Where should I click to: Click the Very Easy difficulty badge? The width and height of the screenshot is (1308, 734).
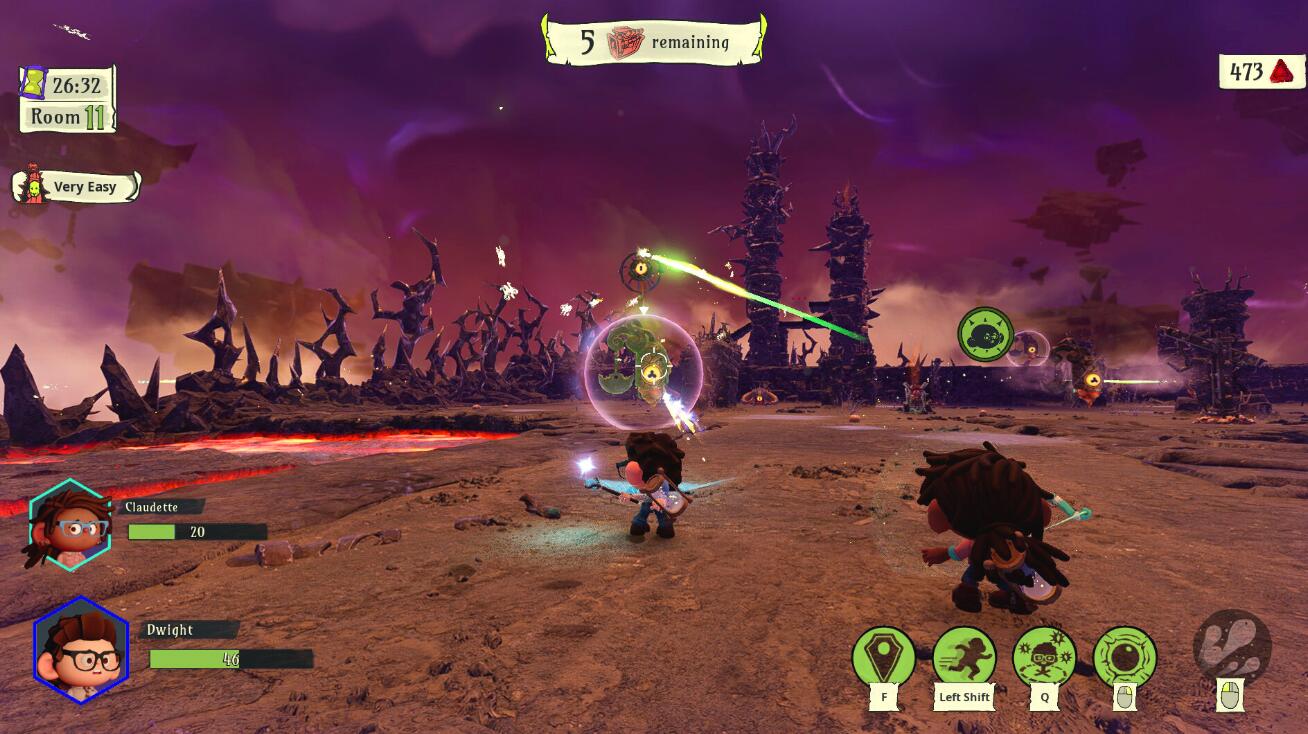(76, 187)
